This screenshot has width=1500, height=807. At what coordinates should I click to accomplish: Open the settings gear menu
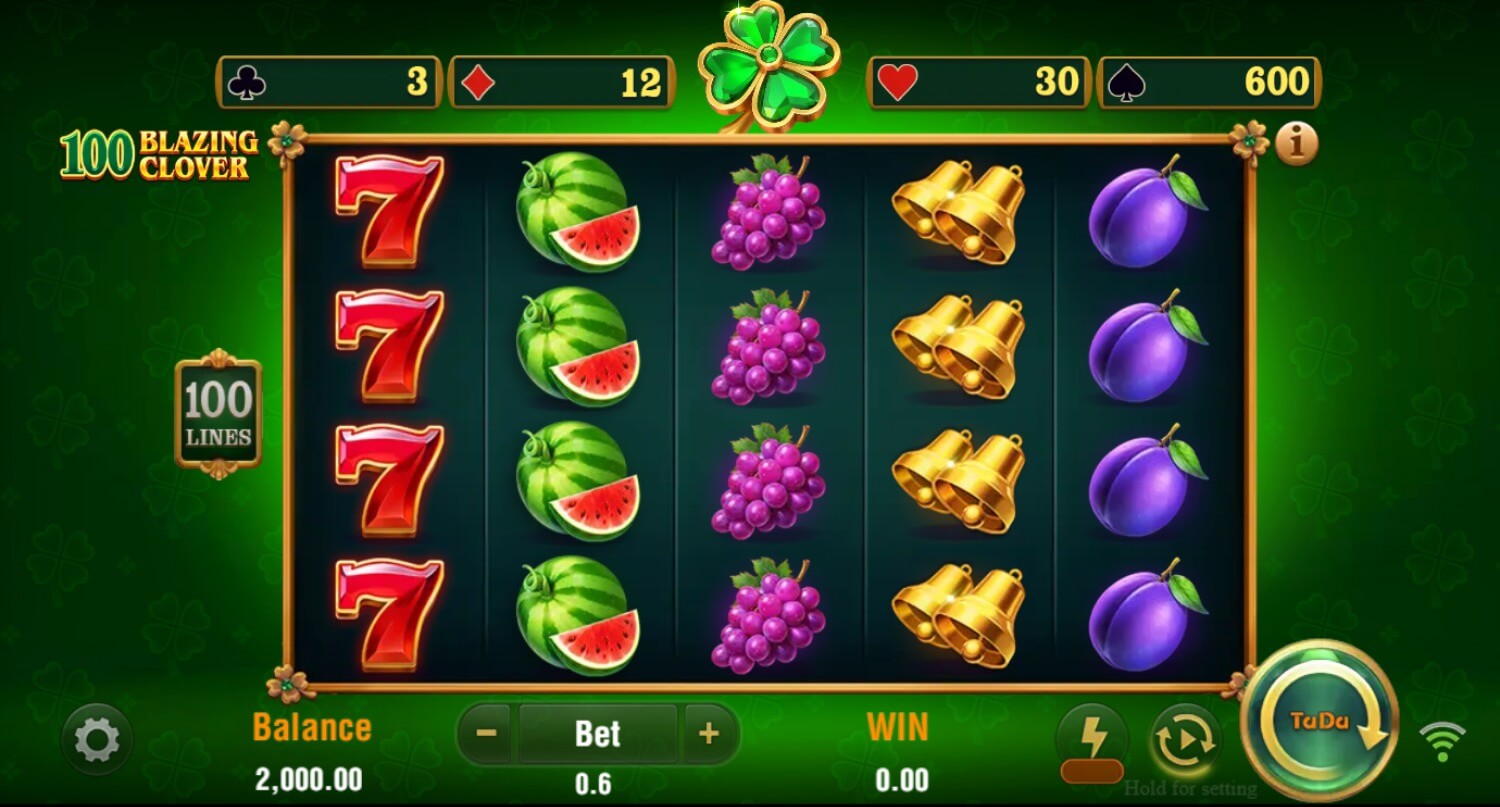(x=97, y=740)
